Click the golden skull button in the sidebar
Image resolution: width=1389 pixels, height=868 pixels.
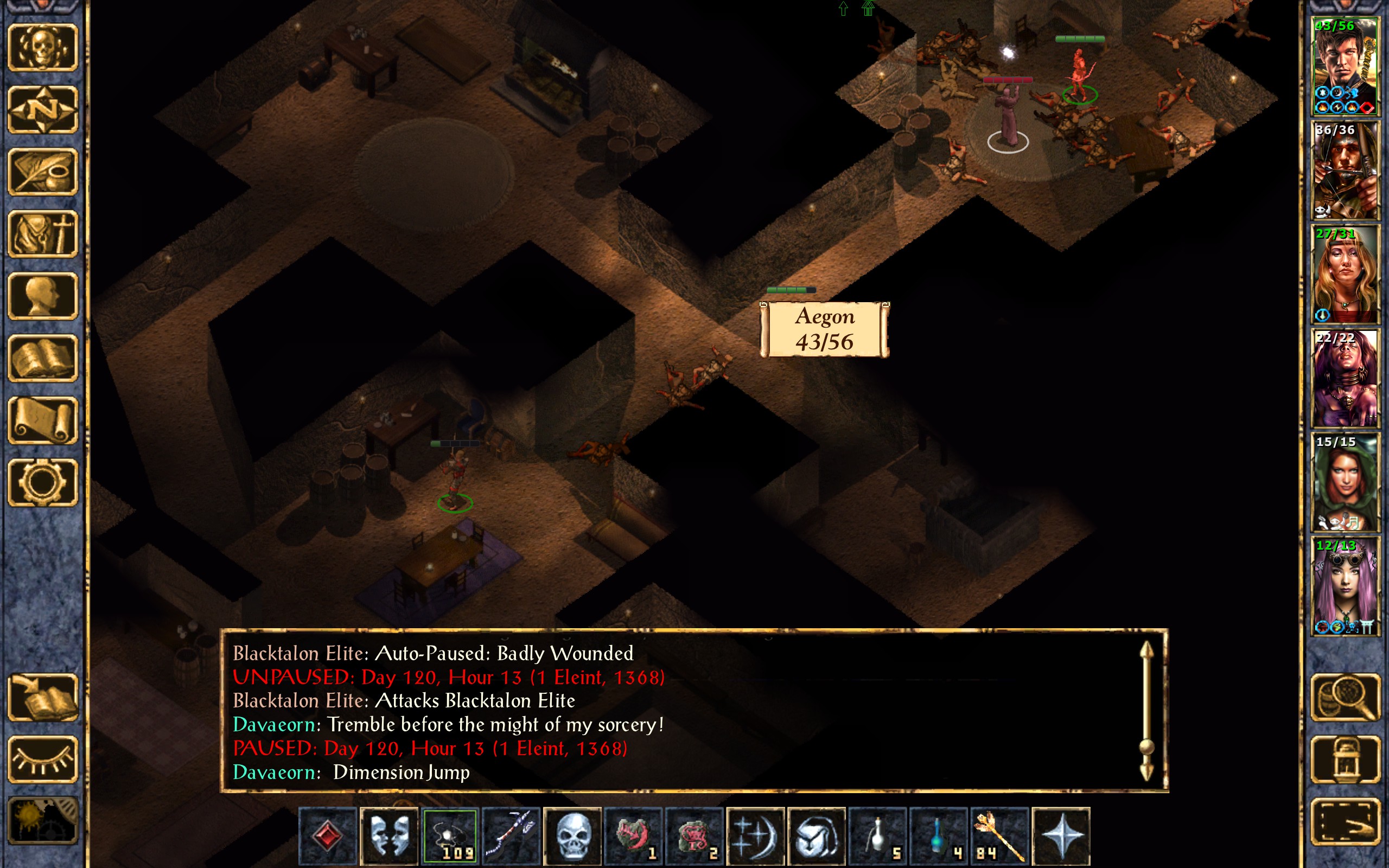point(42,48)
